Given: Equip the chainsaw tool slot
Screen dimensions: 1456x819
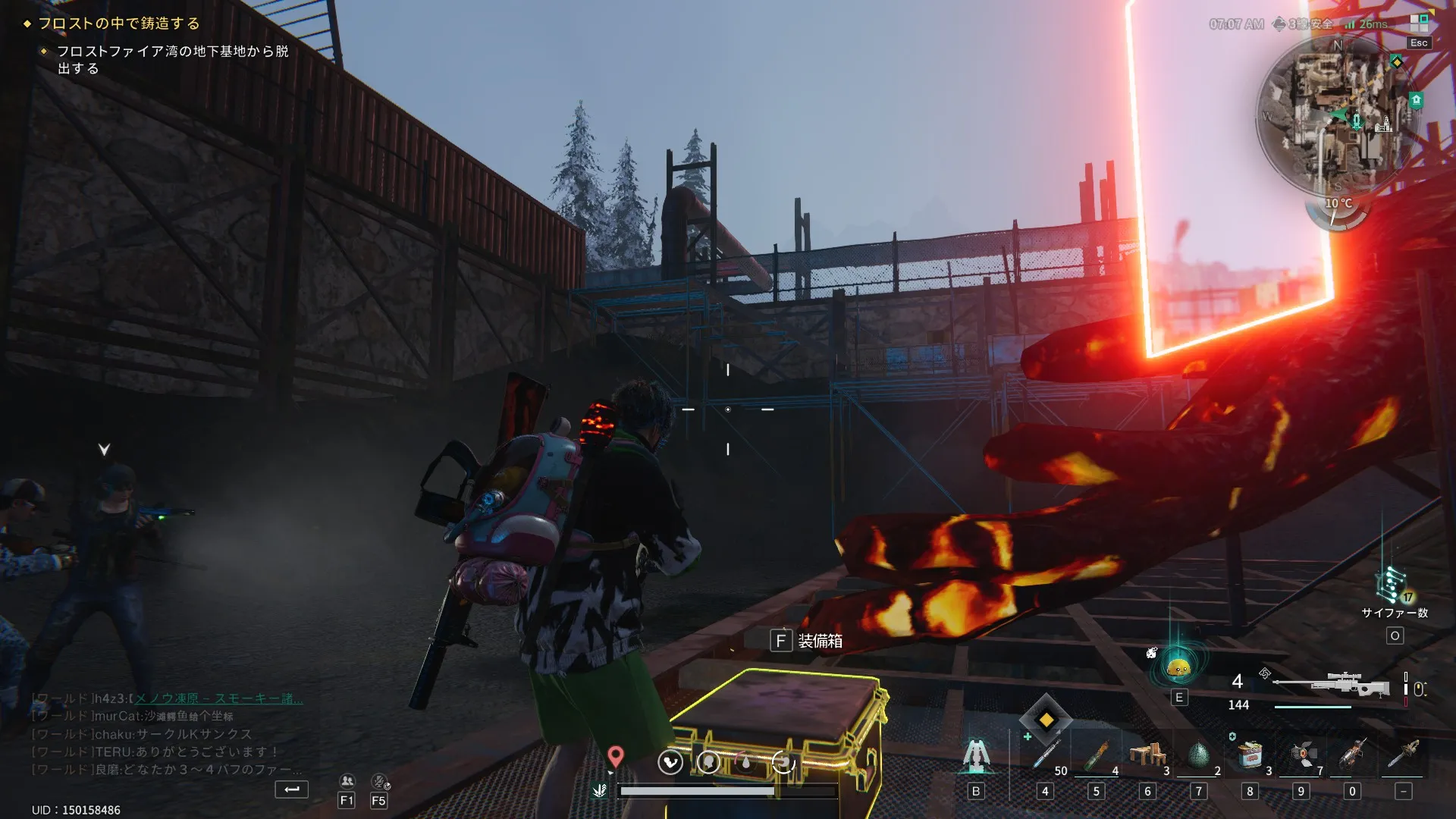Looking at the screenshot, I should [1404, 755].
